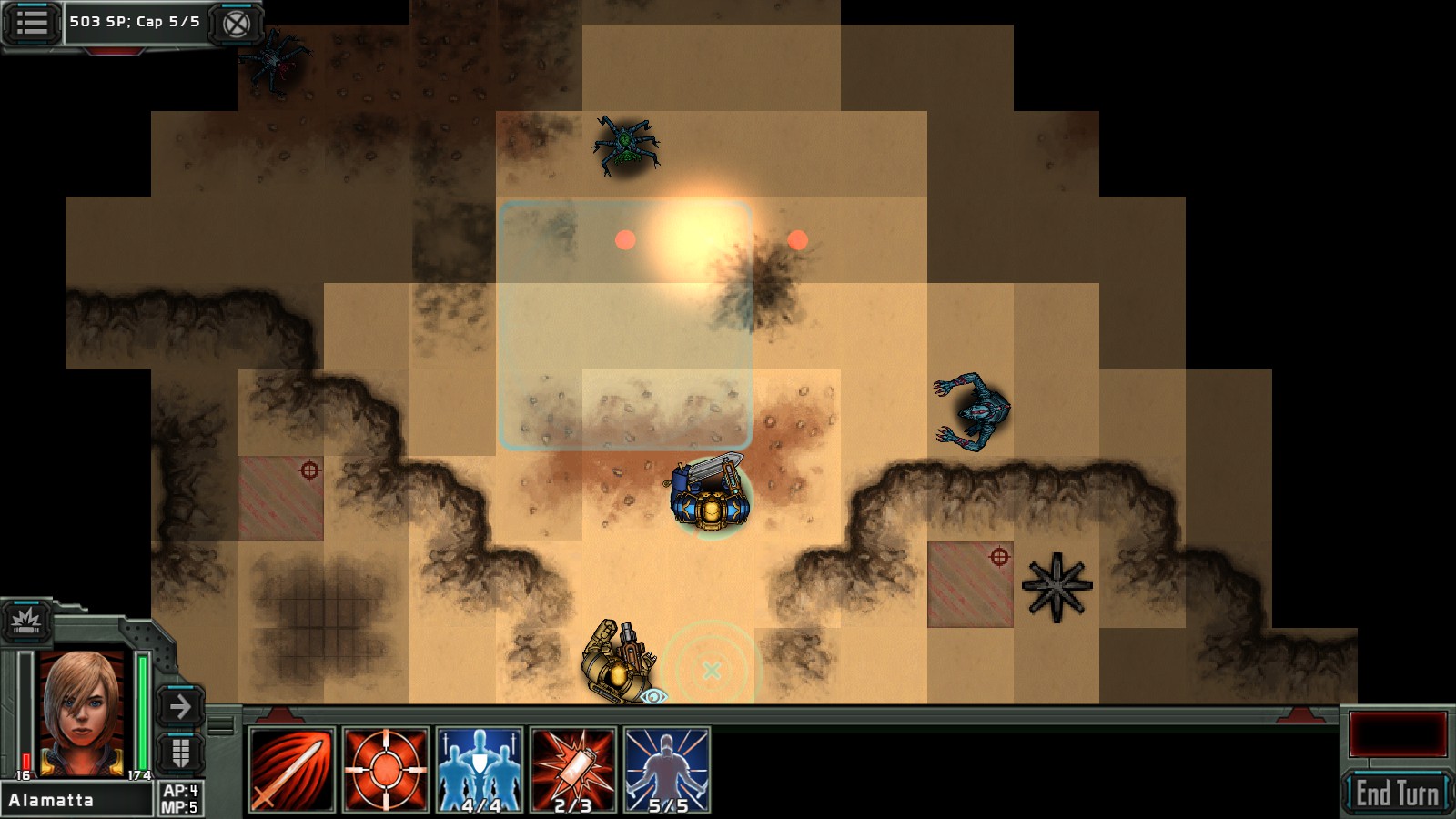The width and height of the screenshot is (1456, 819).
Task: Click the shield grid button below the arrow
Action: [180, 753]
